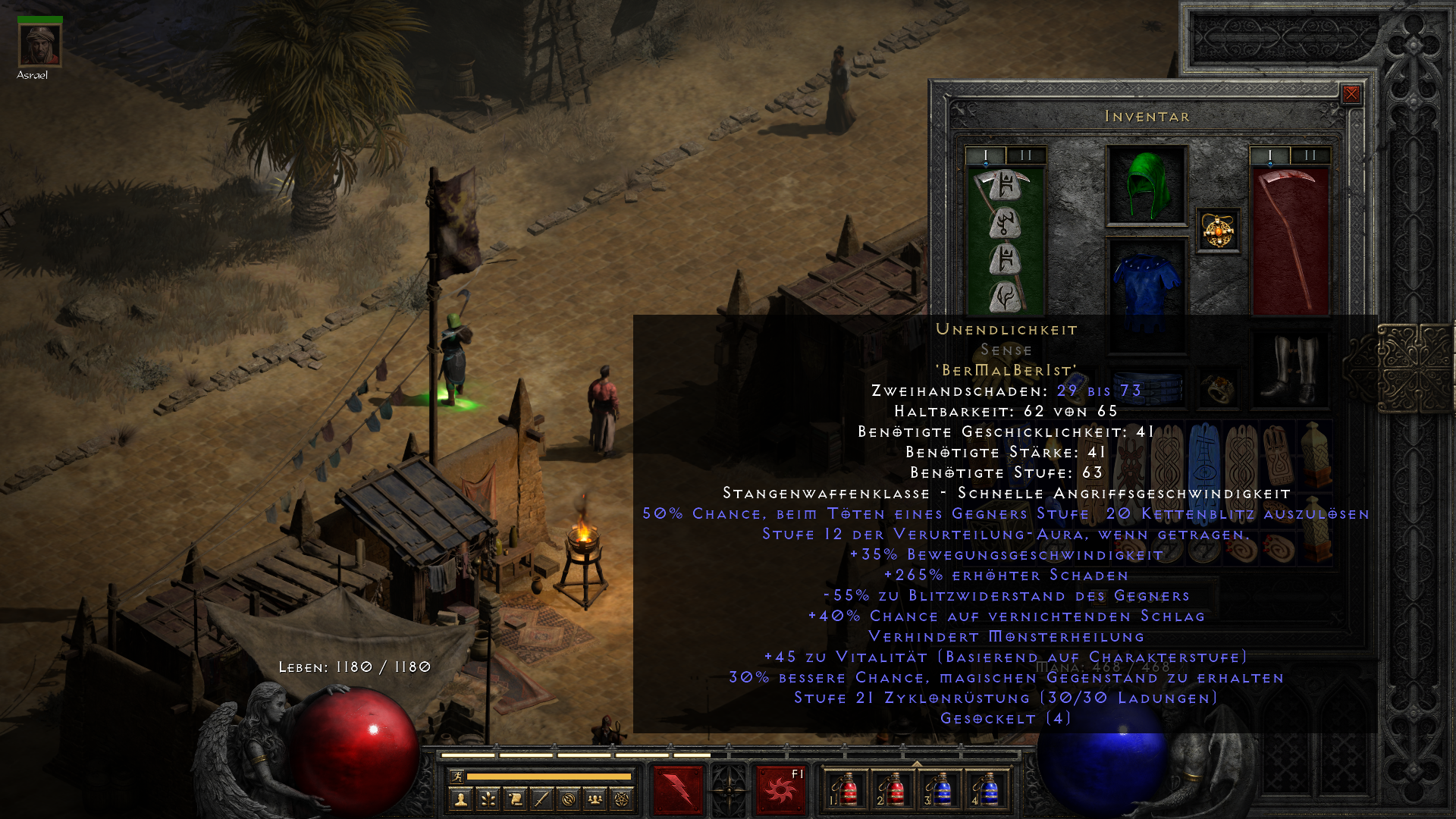The height and width of the screenshot is (819, 1456).
Task: Switch left hand to weapon set II
Action: (1026, 155)
